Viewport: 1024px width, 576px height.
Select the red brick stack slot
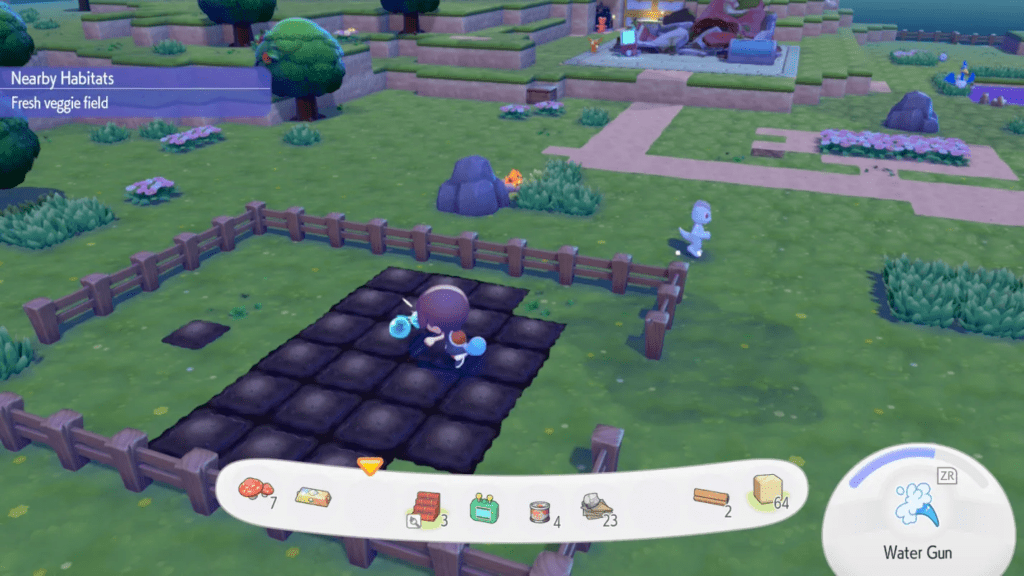(x=426, y=506)
